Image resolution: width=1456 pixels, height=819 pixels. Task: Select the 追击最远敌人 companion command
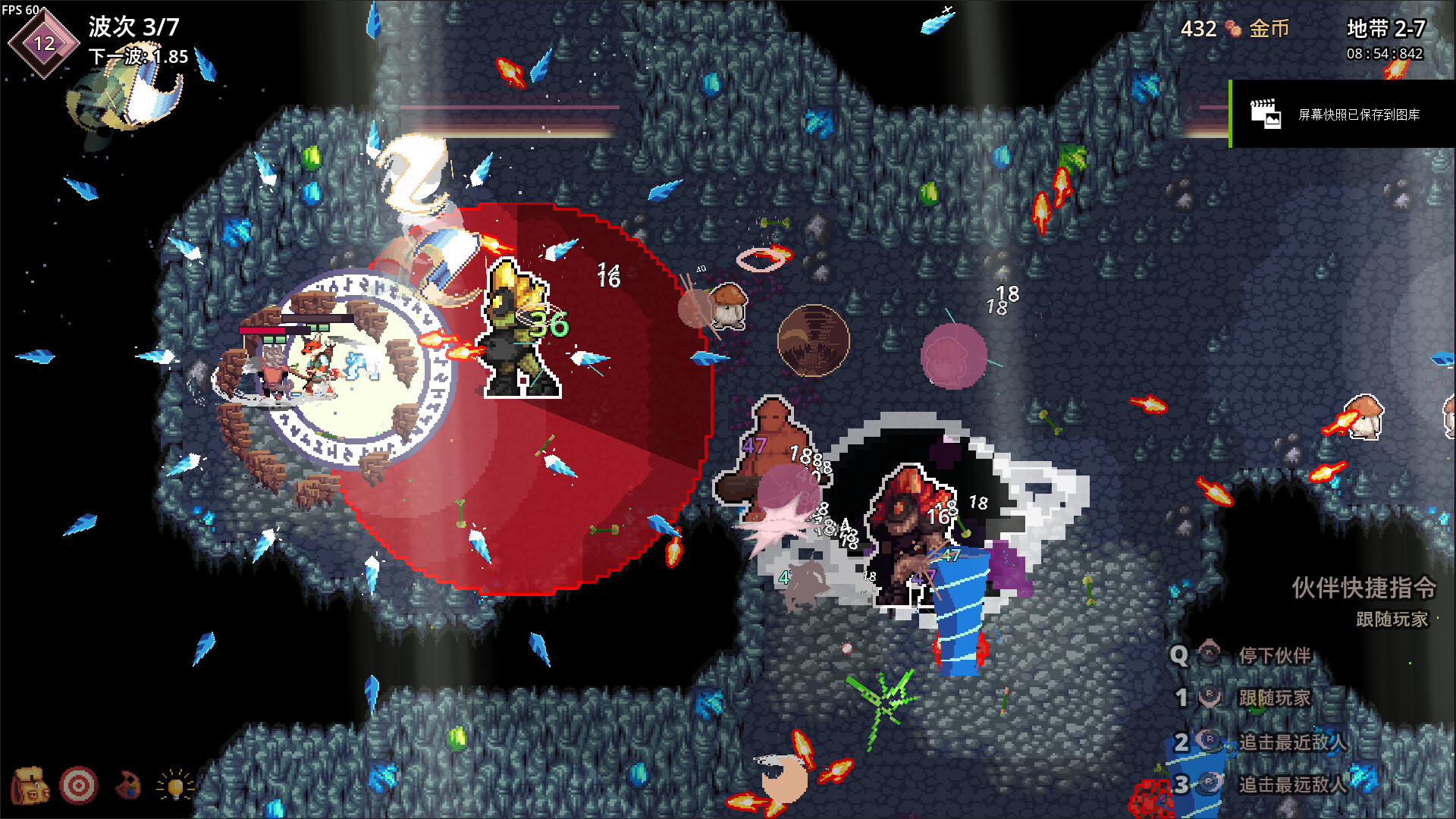[1292, 784]
